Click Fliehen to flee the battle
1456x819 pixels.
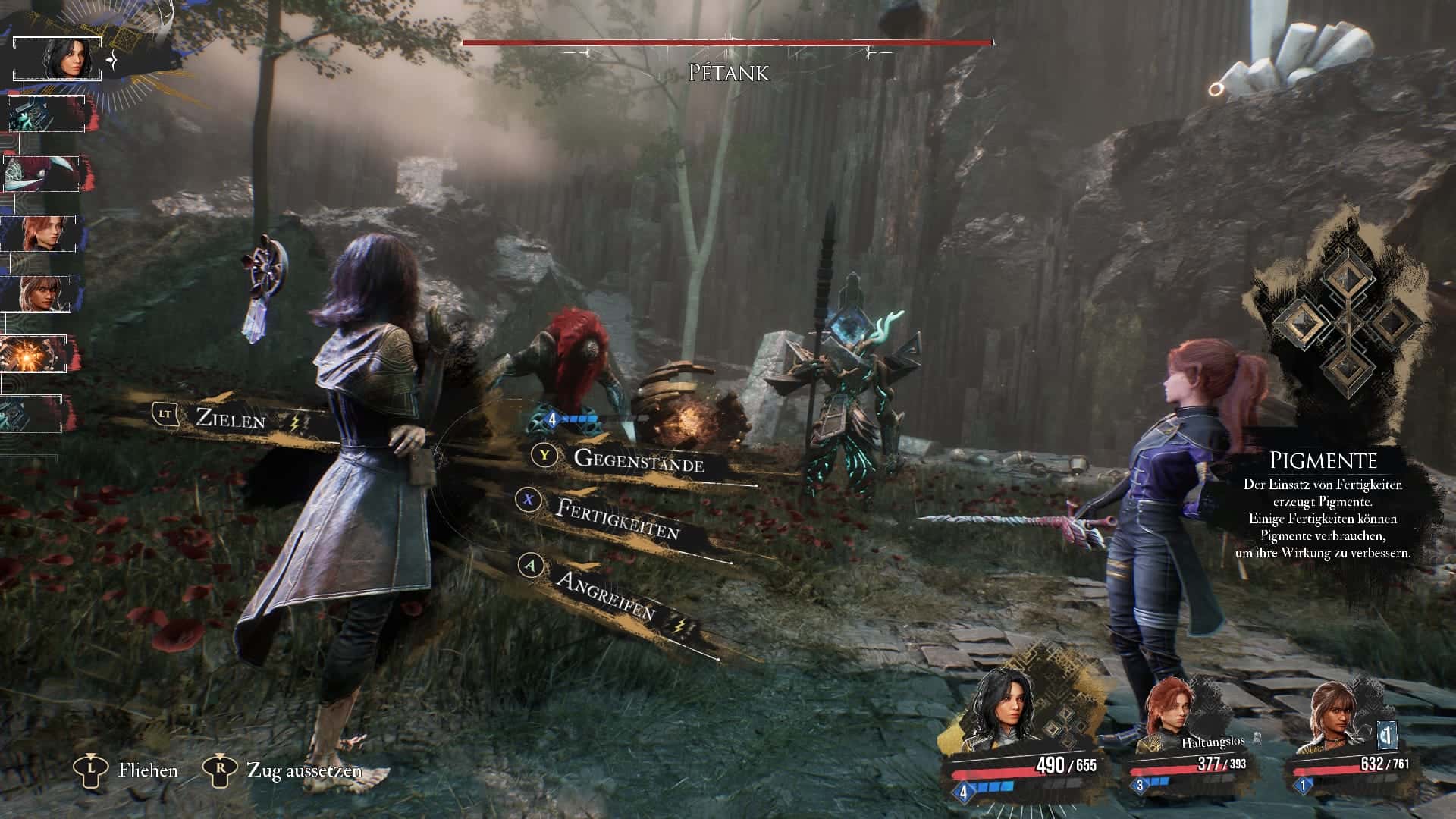tap(147, 770)
